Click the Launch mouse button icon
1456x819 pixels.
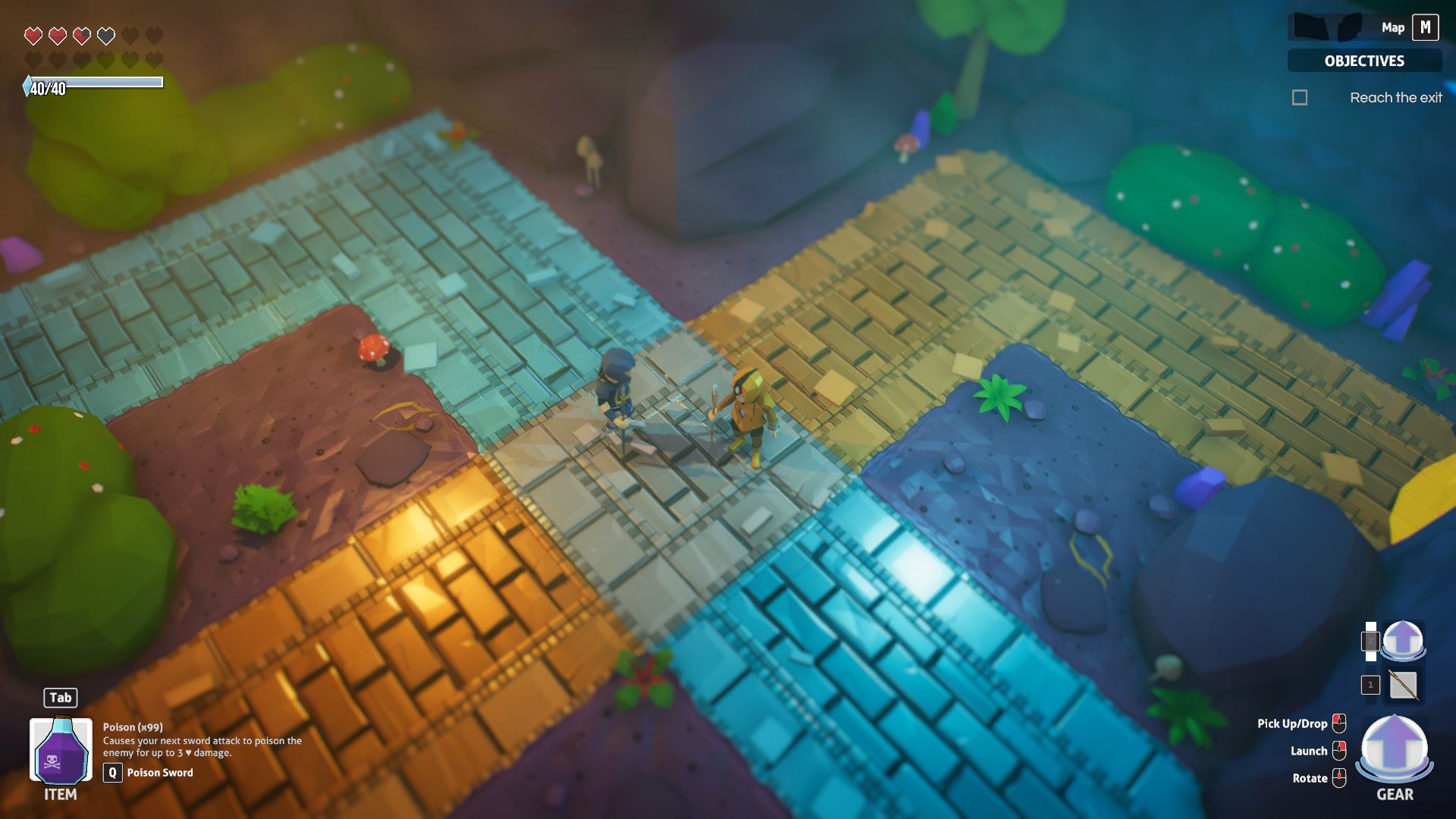coord(1339,750)
